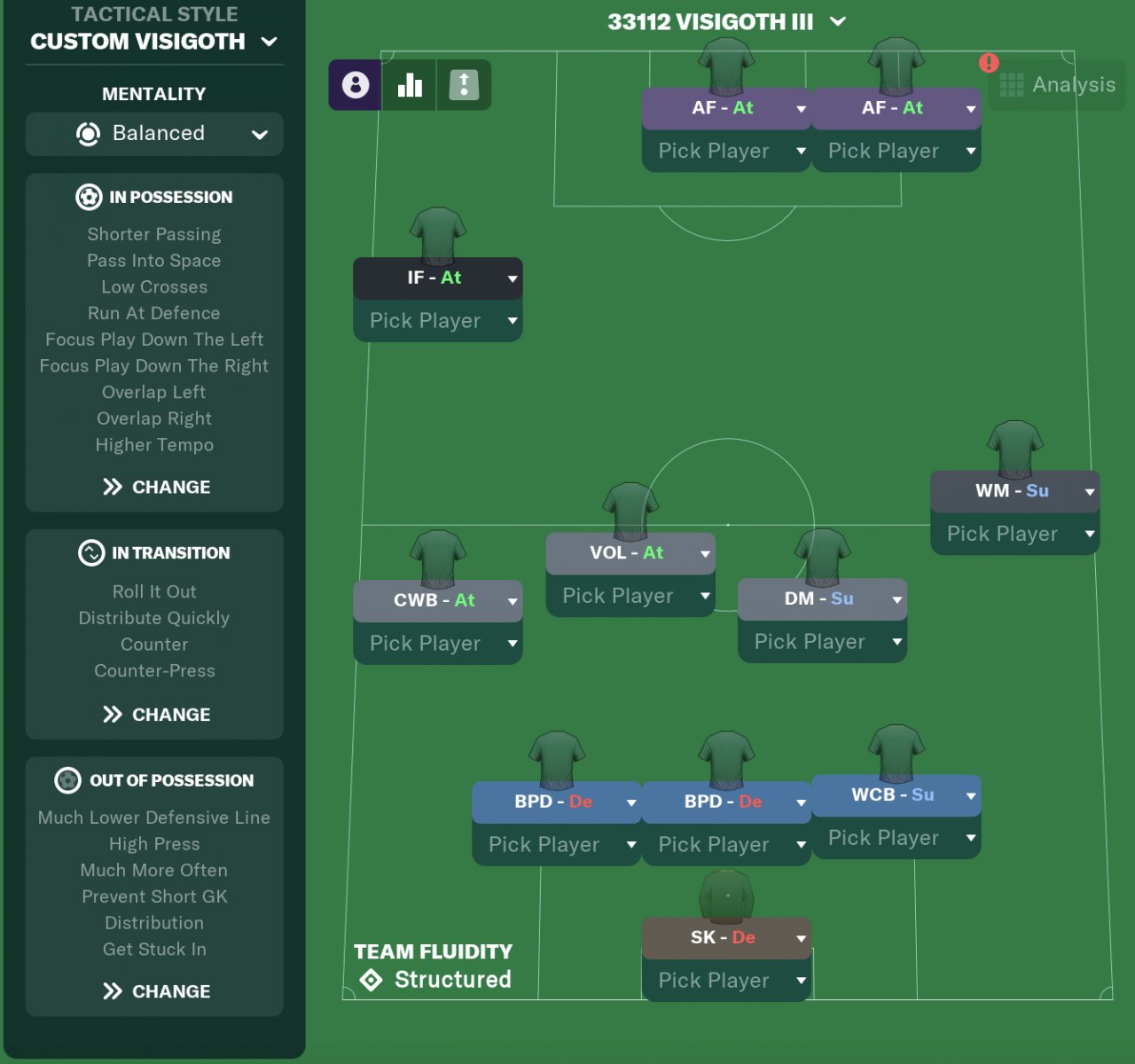Select the player face view icon
The image size is (1135, 1064).
pyautogui.click(x=356, y=85)
